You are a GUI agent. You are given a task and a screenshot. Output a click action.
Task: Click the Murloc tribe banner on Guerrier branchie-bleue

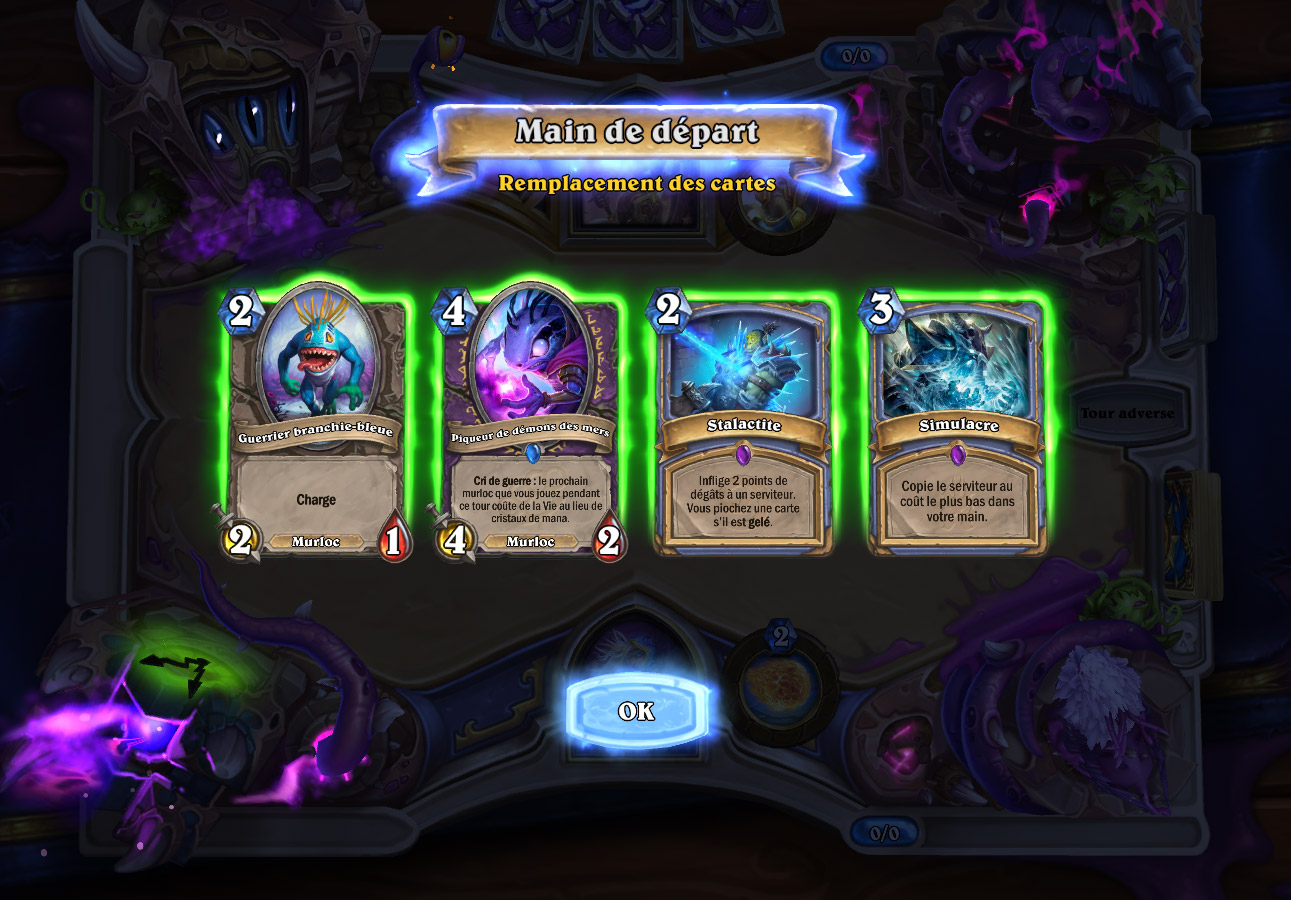point(315,541)
